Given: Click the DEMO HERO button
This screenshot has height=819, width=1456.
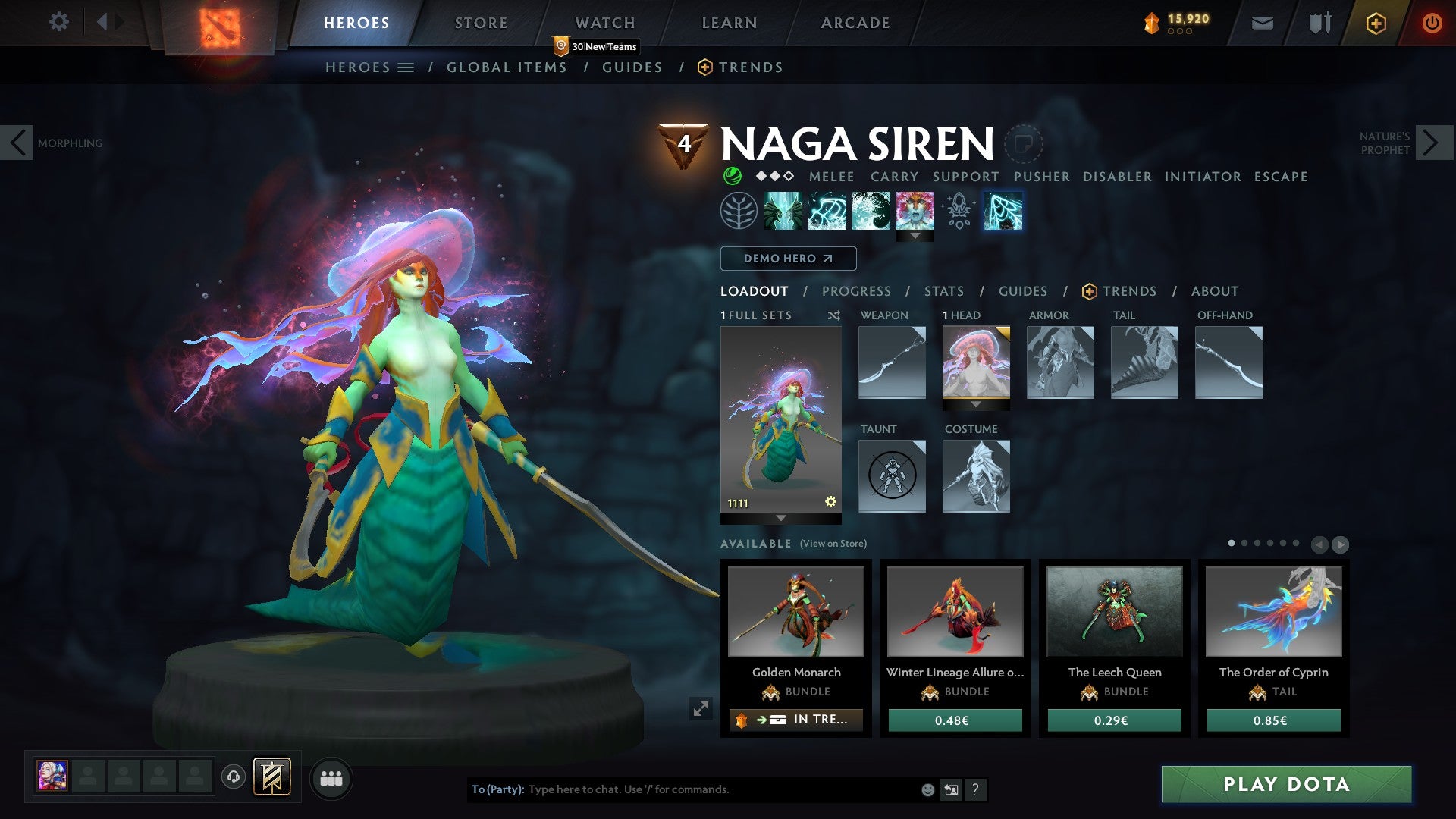Looking at the screenshot, I should pyautogui.click(x=787, y=259).
